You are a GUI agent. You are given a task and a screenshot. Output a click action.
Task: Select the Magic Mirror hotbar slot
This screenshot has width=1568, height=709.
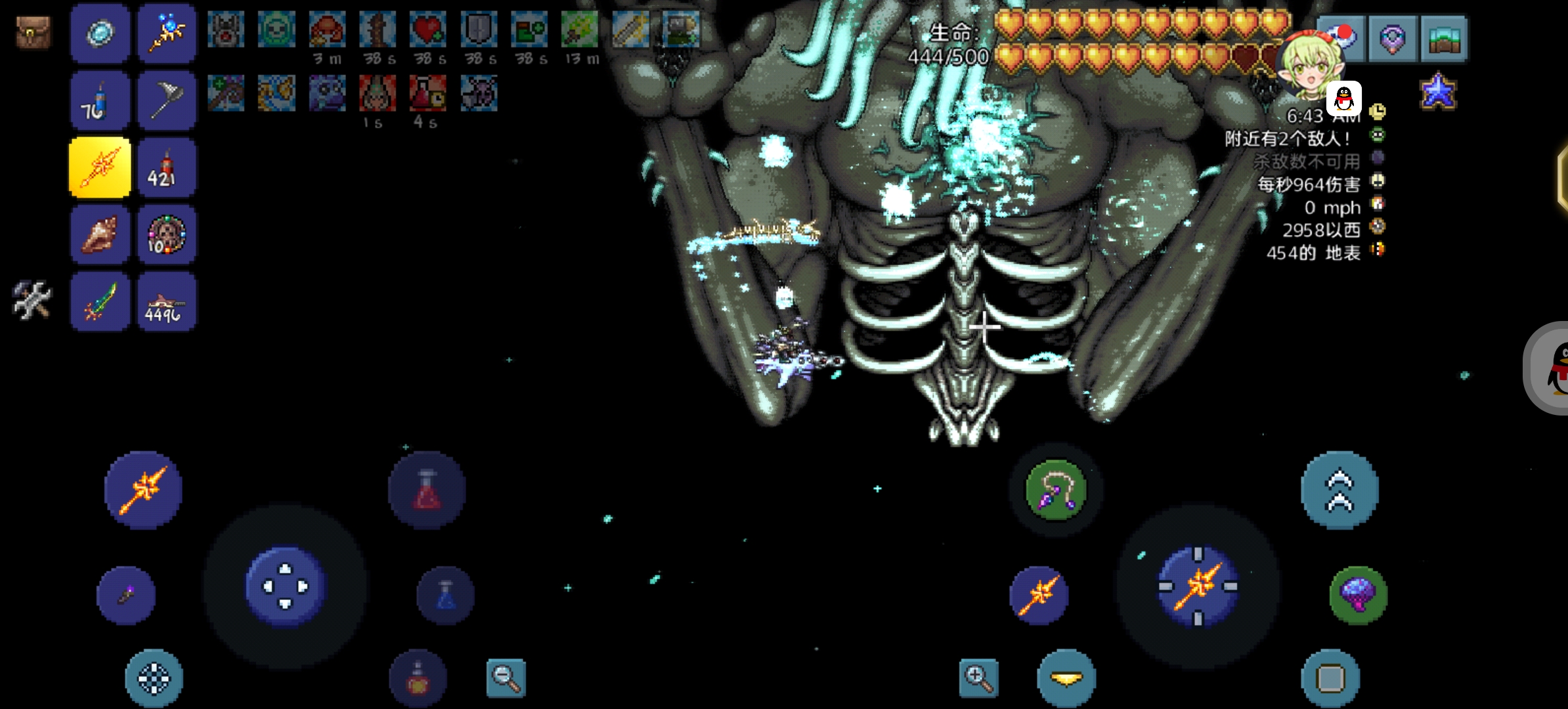pyautogui.click(x=100, y=33)
